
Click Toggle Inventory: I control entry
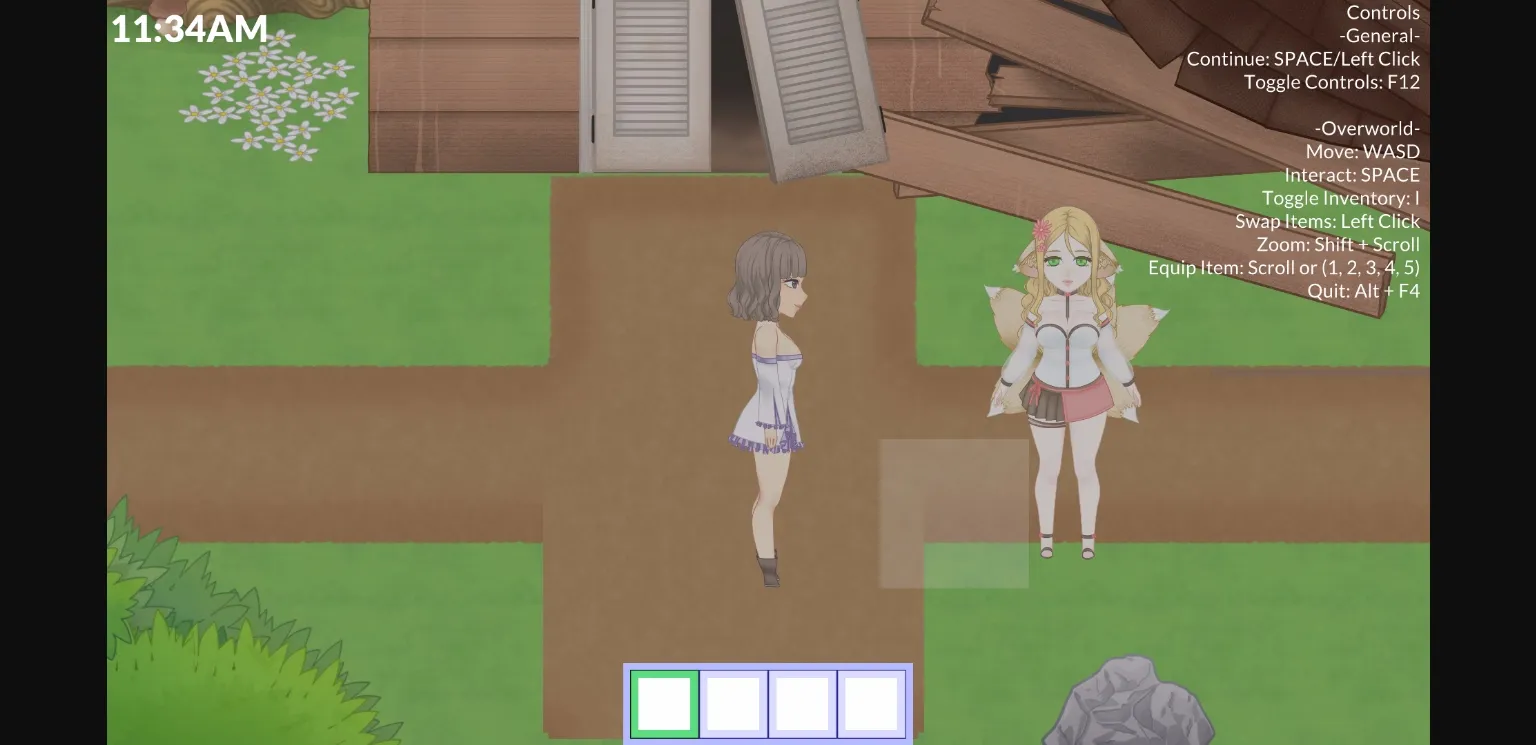1340,198
